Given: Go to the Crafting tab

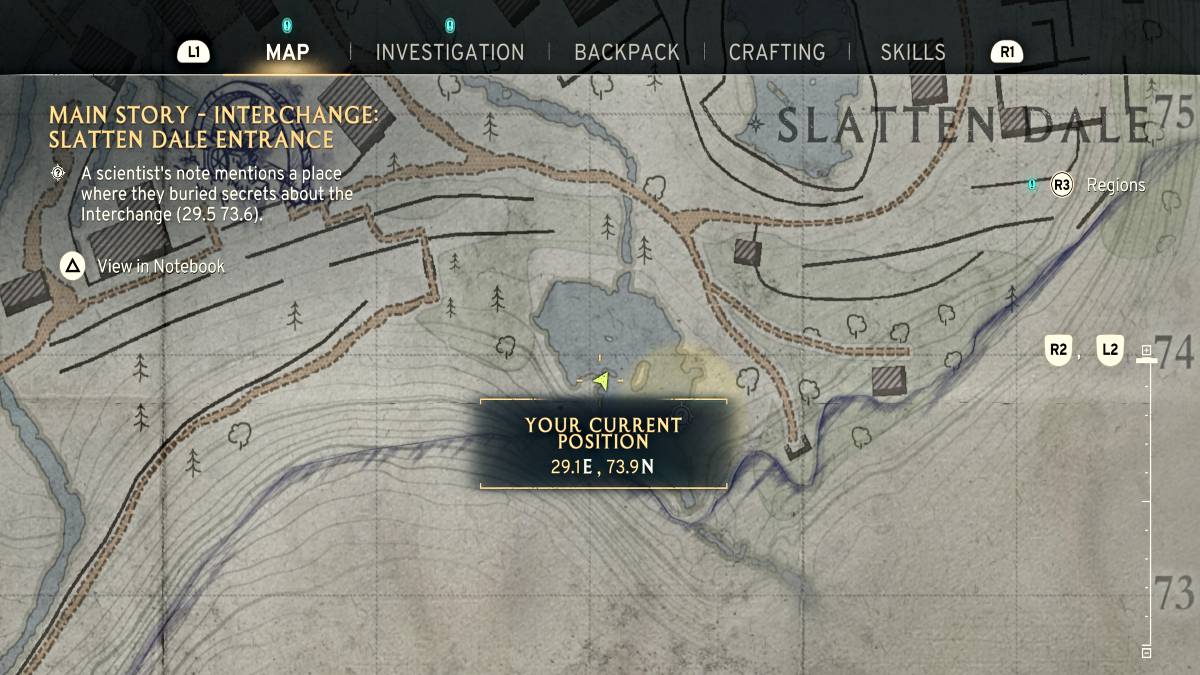Looking at the screenshot, I should 777,52.
